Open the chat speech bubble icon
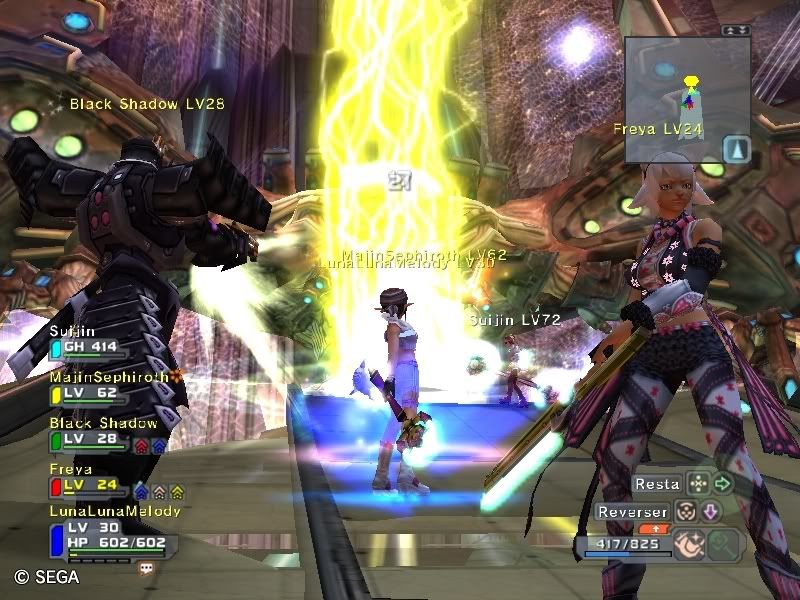Screen dimensions: 800x600 coord(147,567)
